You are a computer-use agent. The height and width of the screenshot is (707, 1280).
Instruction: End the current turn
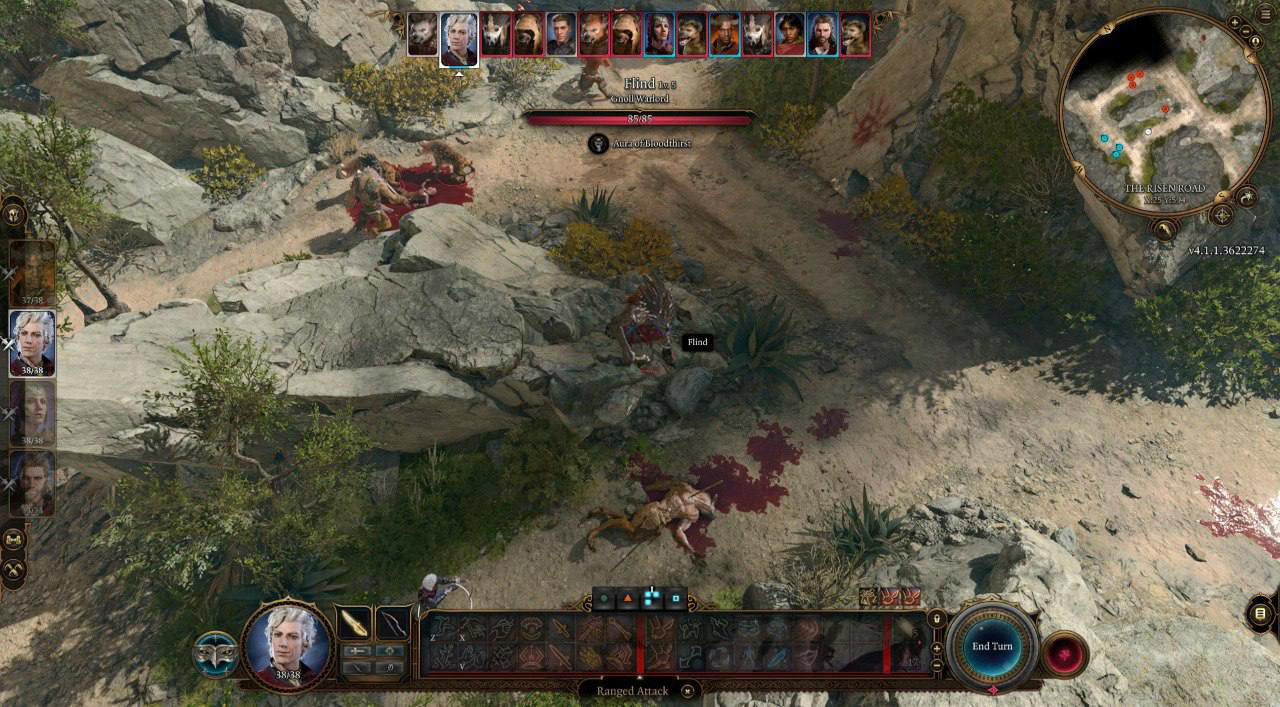point(992,646)
